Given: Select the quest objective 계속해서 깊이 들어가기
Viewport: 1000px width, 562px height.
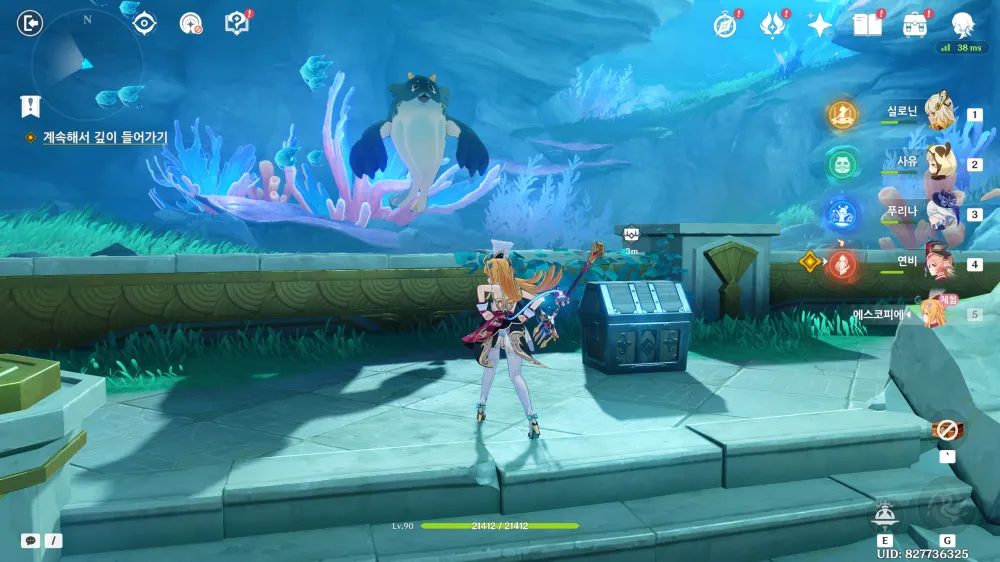Looking at the screenshot, I should (x=105, y=137).
